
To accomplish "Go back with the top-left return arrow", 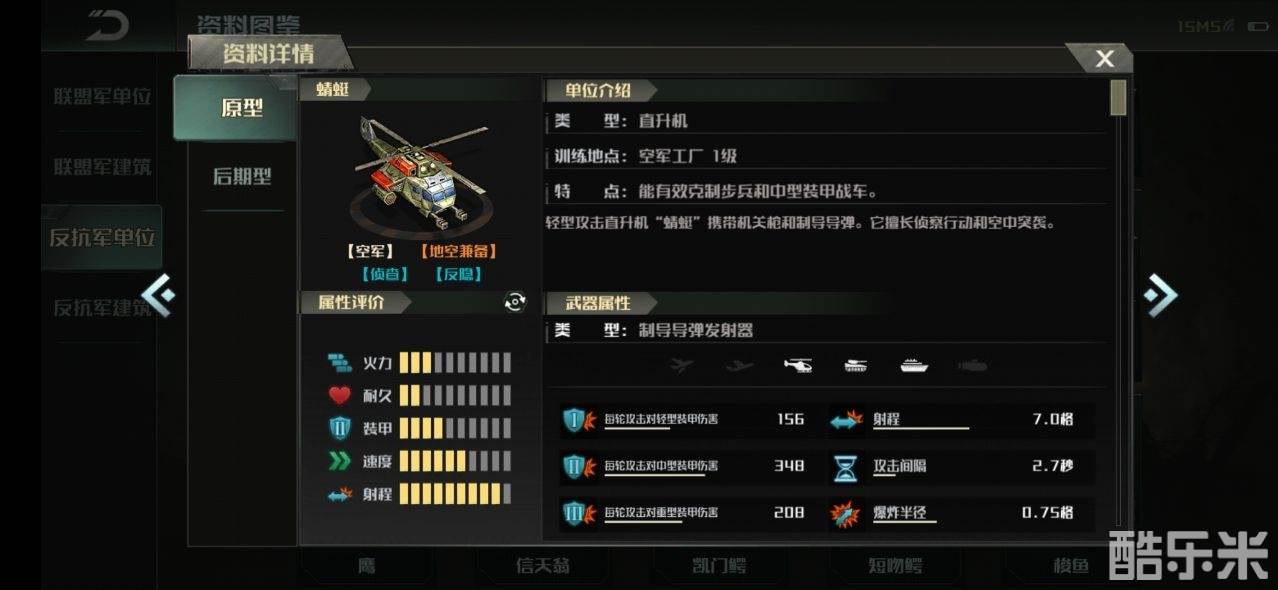I will click(x=106, y=26).
